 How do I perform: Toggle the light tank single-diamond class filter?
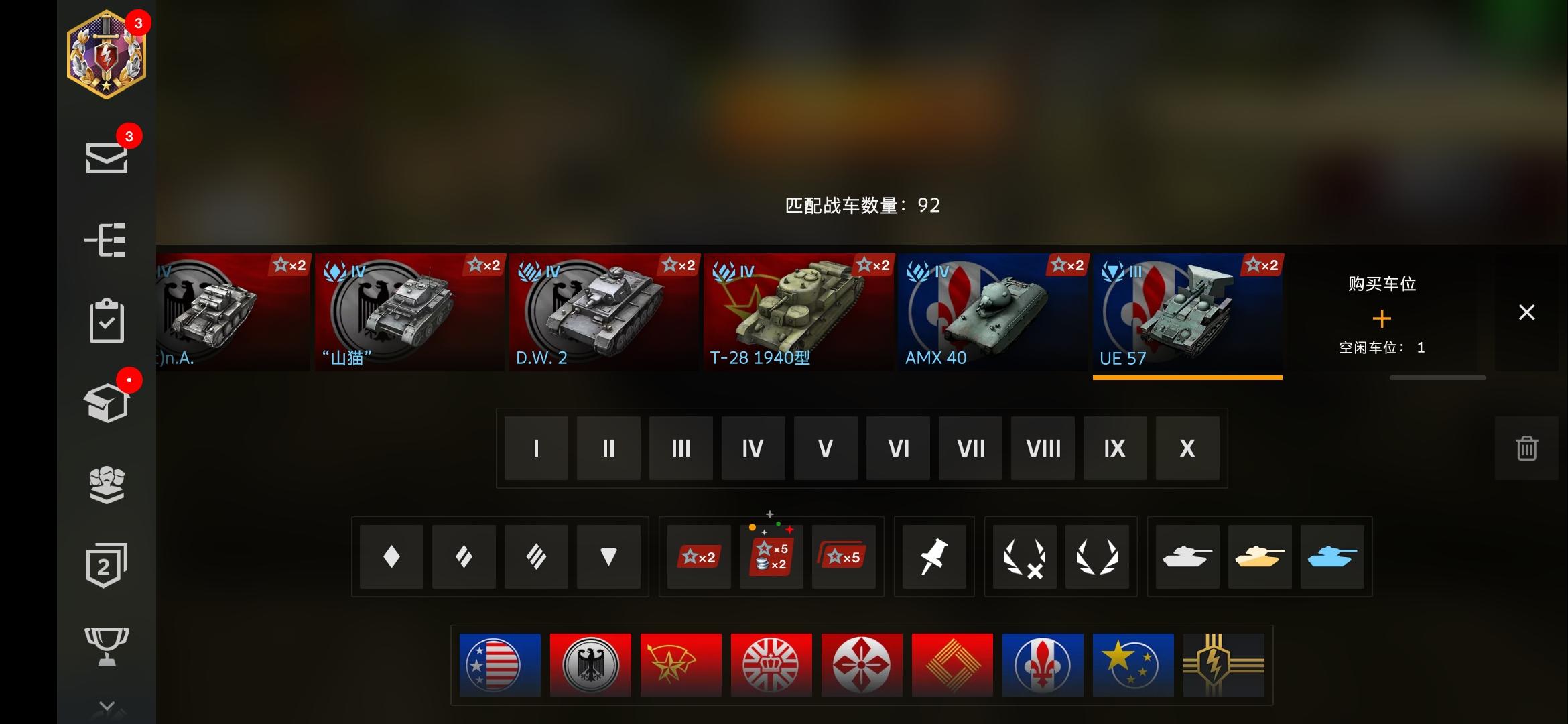pyautogui.click(x=391, y=556)
